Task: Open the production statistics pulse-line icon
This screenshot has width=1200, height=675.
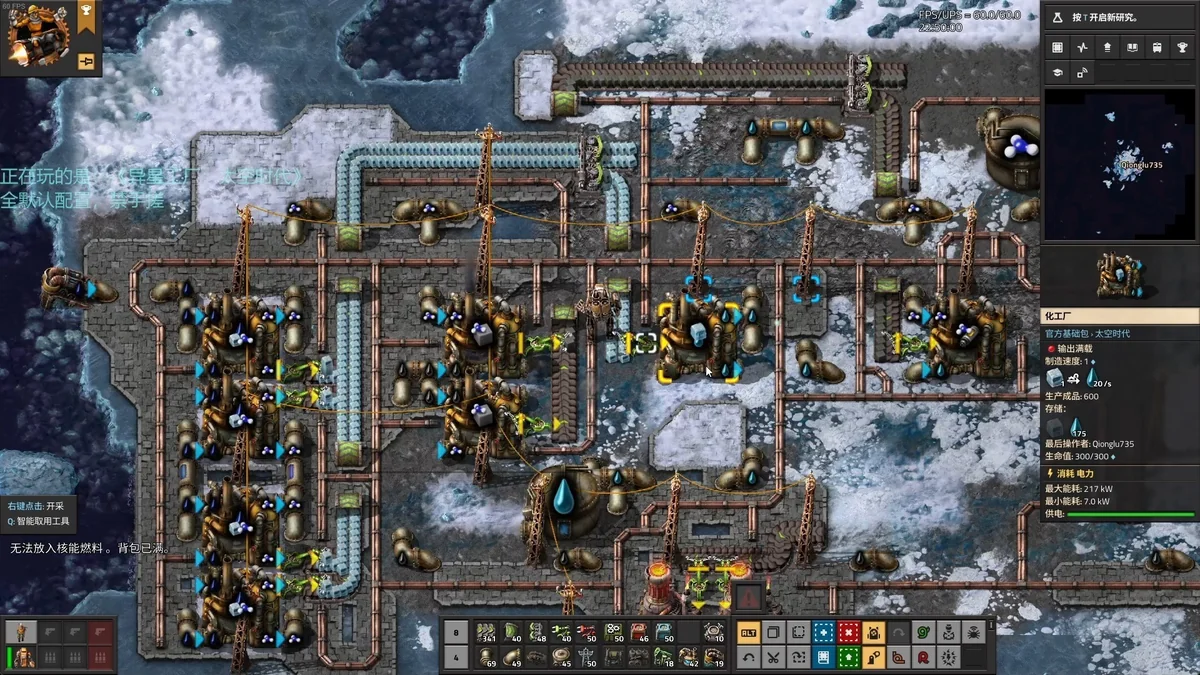Action: click(1082, 47)
